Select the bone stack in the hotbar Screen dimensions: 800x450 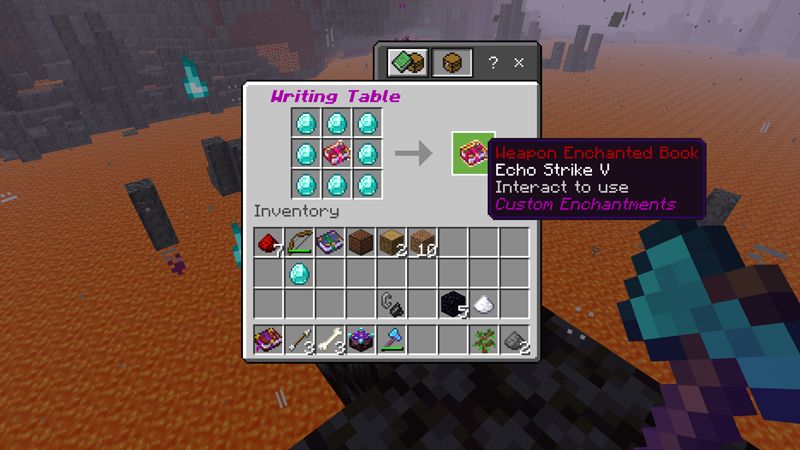tap(330, 339)
